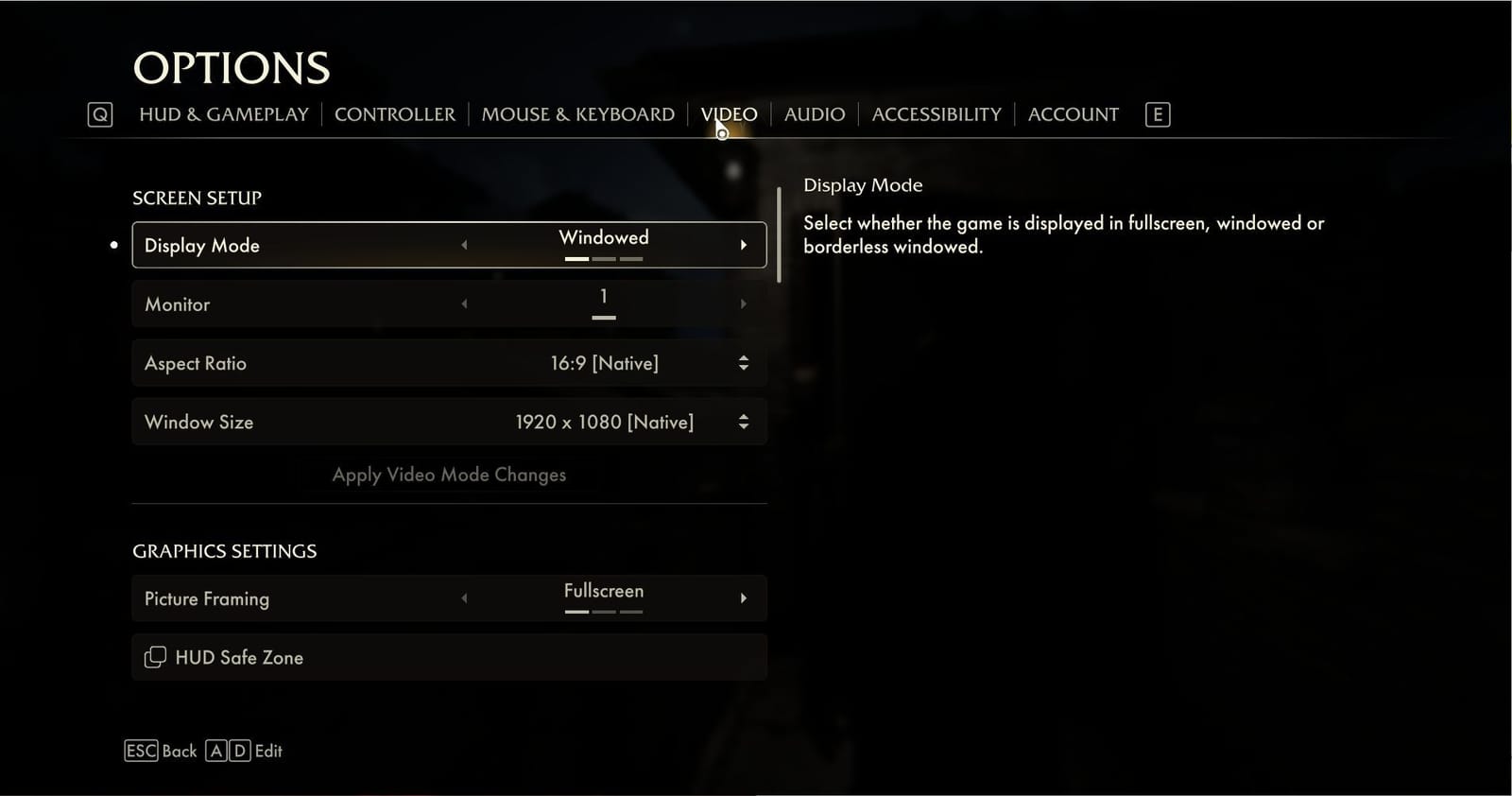Click the left arrow on Display Mode
Viewport: 1512px width, 796px height.
click(x=464, y=244)
